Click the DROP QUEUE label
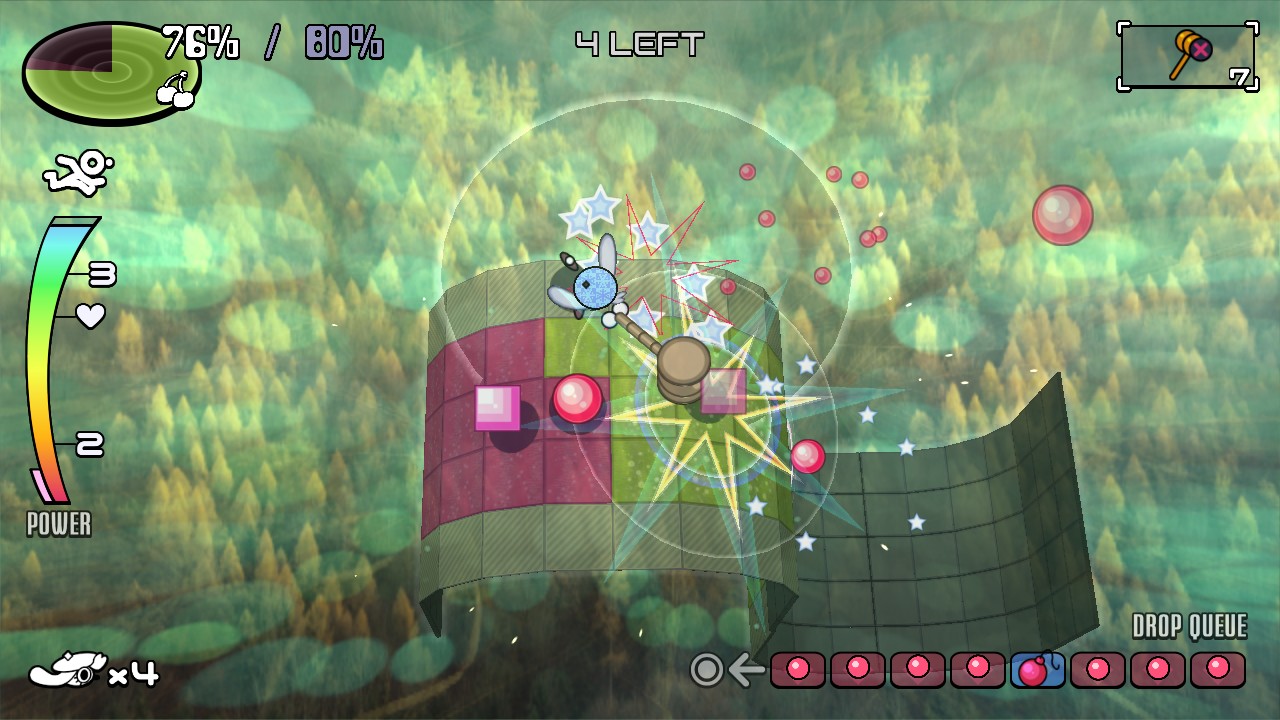Screen dimensions: 1280x720 point(1189,626)
